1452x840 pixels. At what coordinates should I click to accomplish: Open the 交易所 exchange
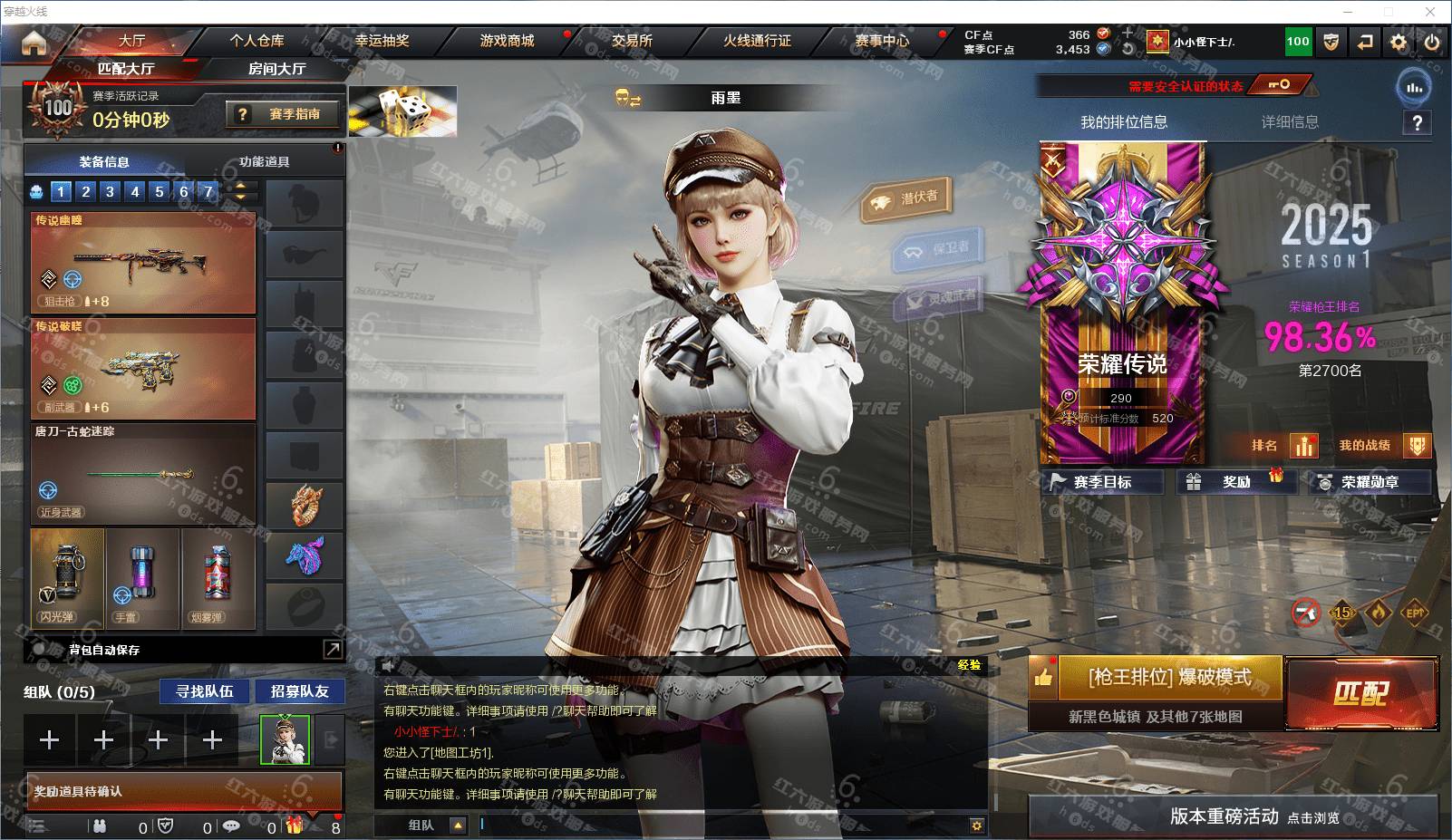coord(632,41)
